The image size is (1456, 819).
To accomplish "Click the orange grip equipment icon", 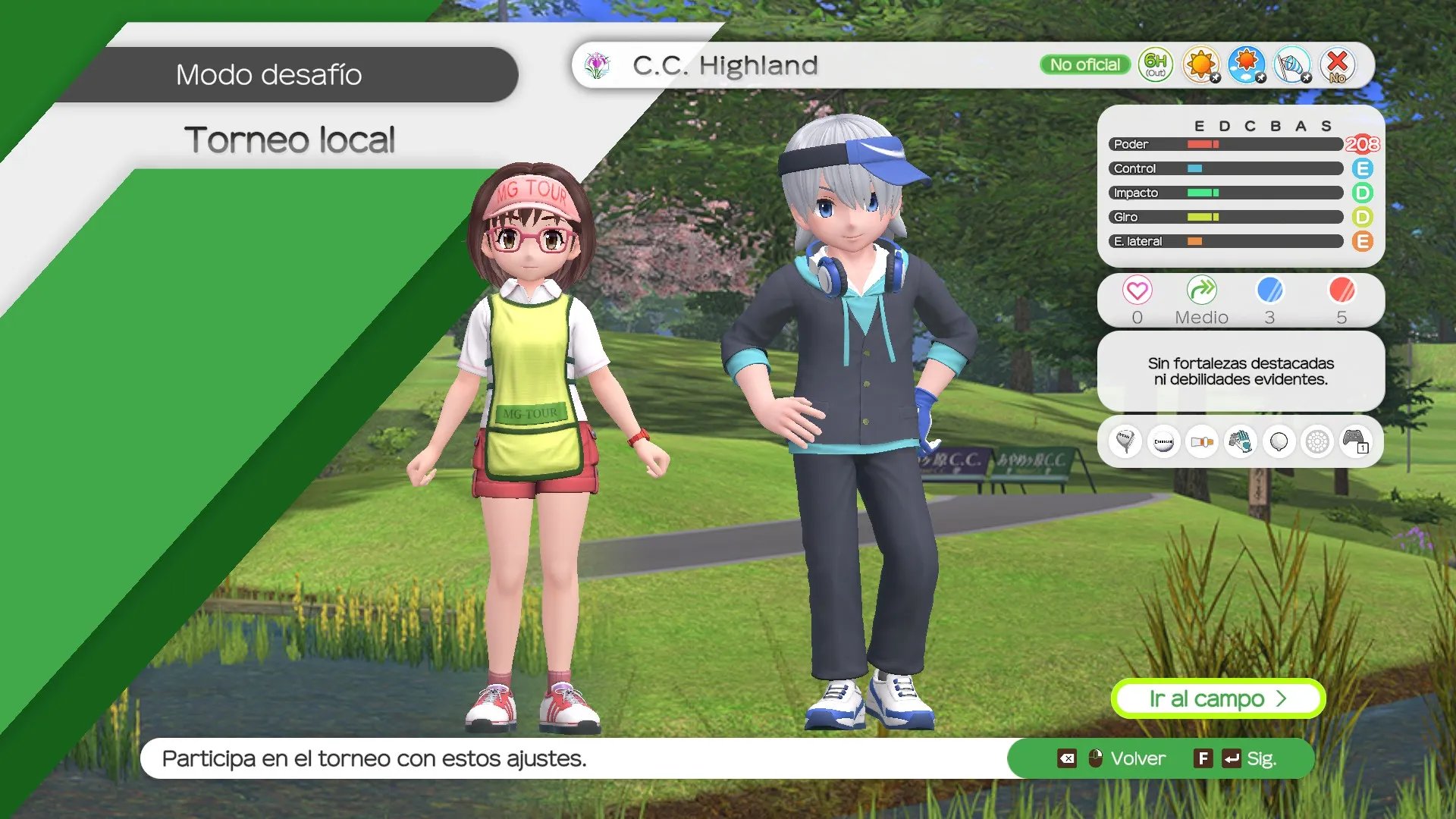I will coord(1202,441).
